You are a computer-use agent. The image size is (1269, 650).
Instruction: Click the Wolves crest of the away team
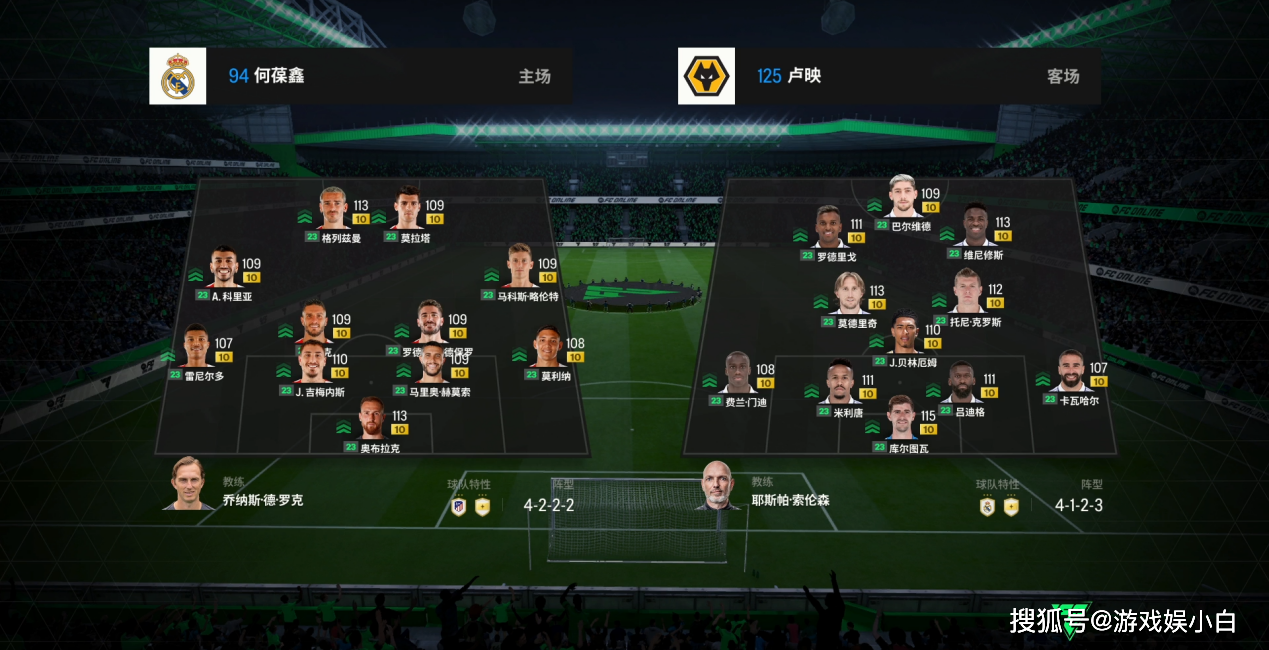706,76
